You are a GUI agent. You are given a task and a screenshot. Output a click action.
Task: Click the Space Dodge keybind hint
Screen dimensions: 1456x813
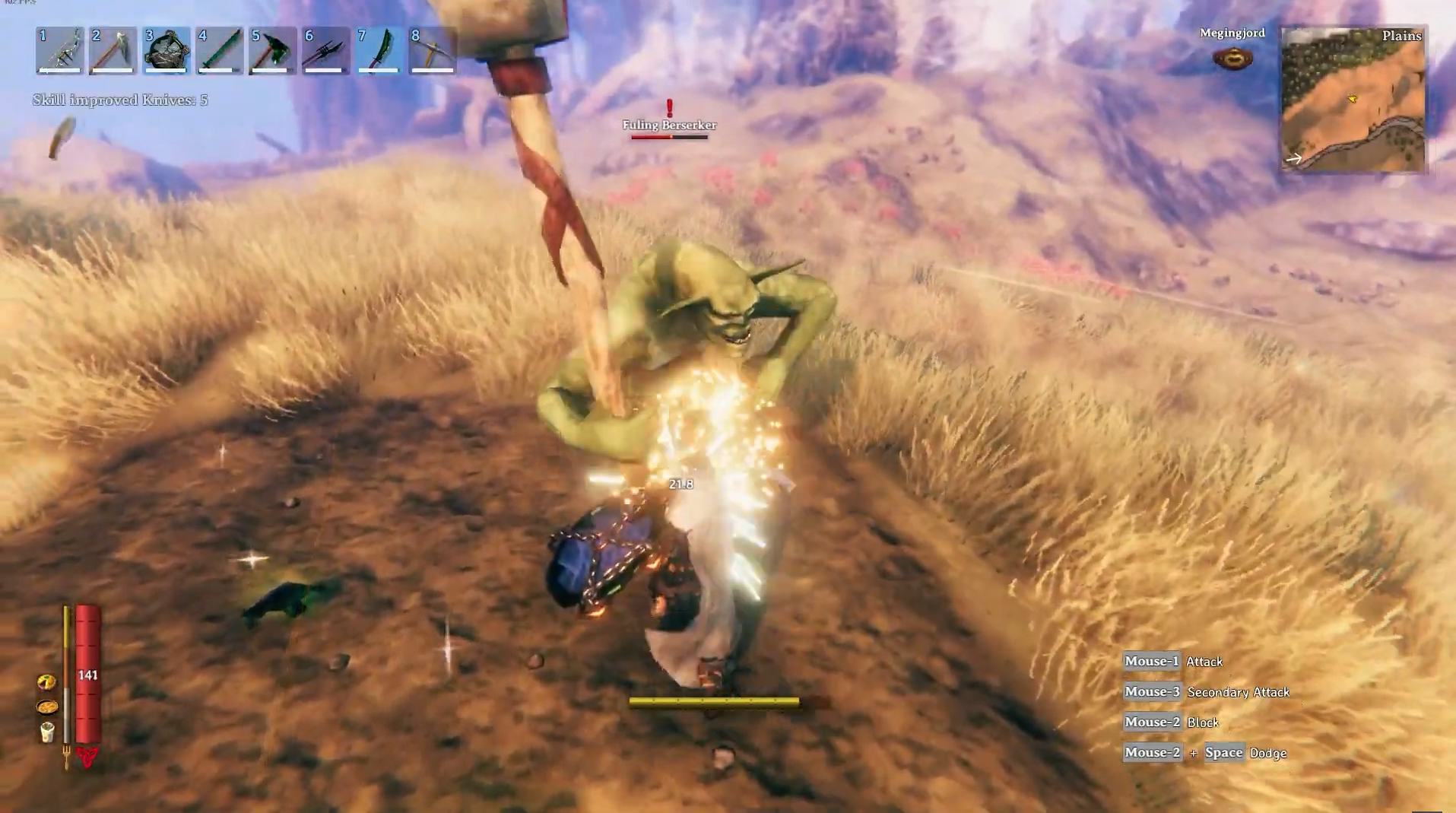click(x=1224, y=753)
